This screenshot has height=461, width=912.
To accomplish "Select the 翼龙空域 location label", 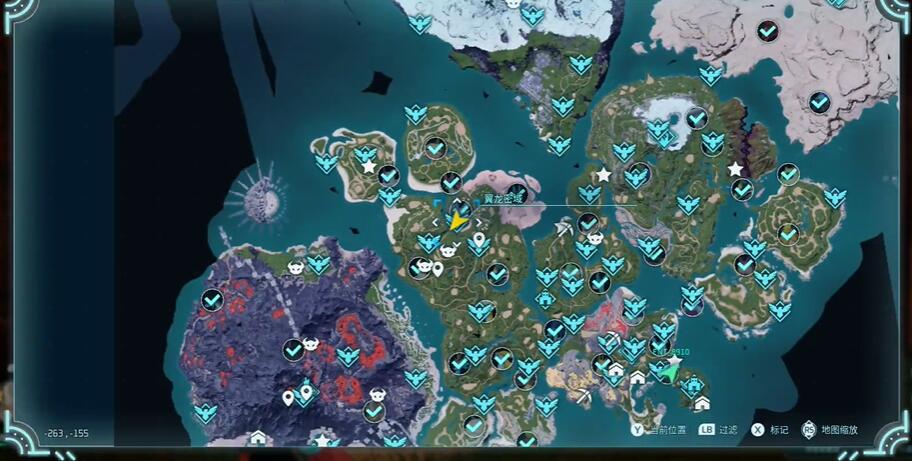I will coord(504,199).
